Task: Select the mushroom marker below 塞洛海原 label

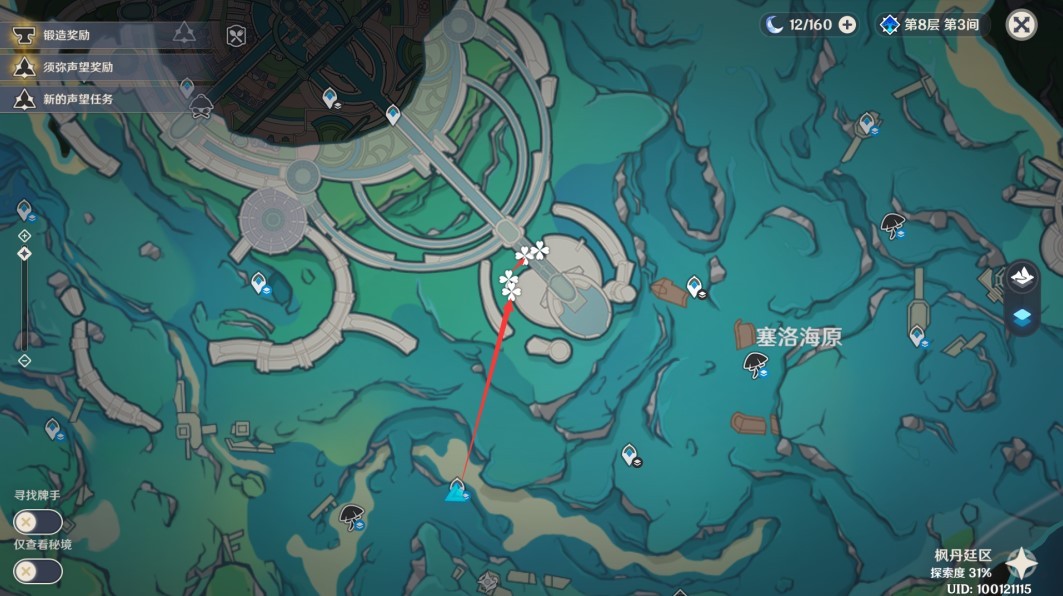Action: [x=756, y=363]
